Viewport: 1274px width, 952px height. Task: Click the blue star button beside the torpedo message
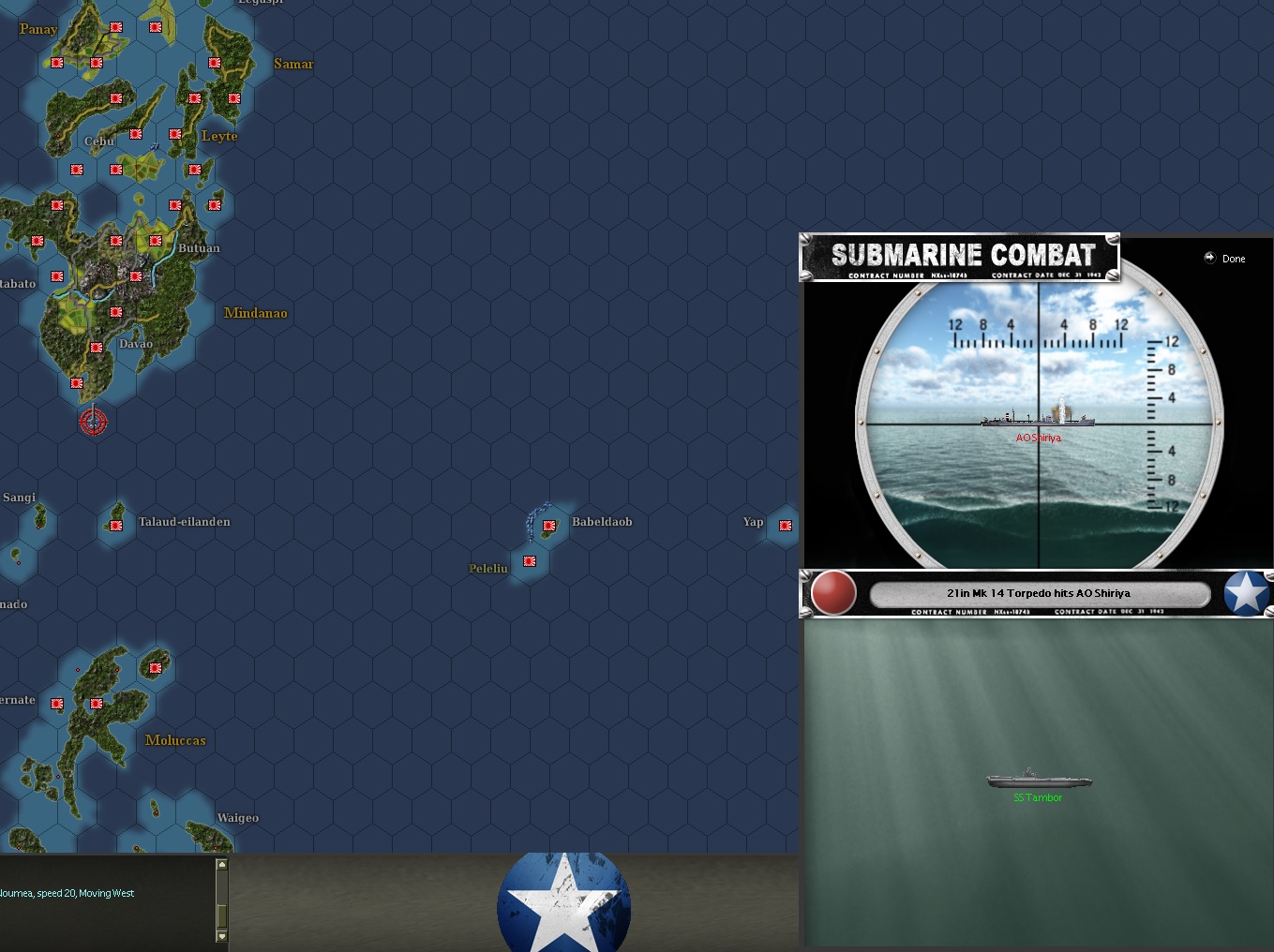point(1247,593)
